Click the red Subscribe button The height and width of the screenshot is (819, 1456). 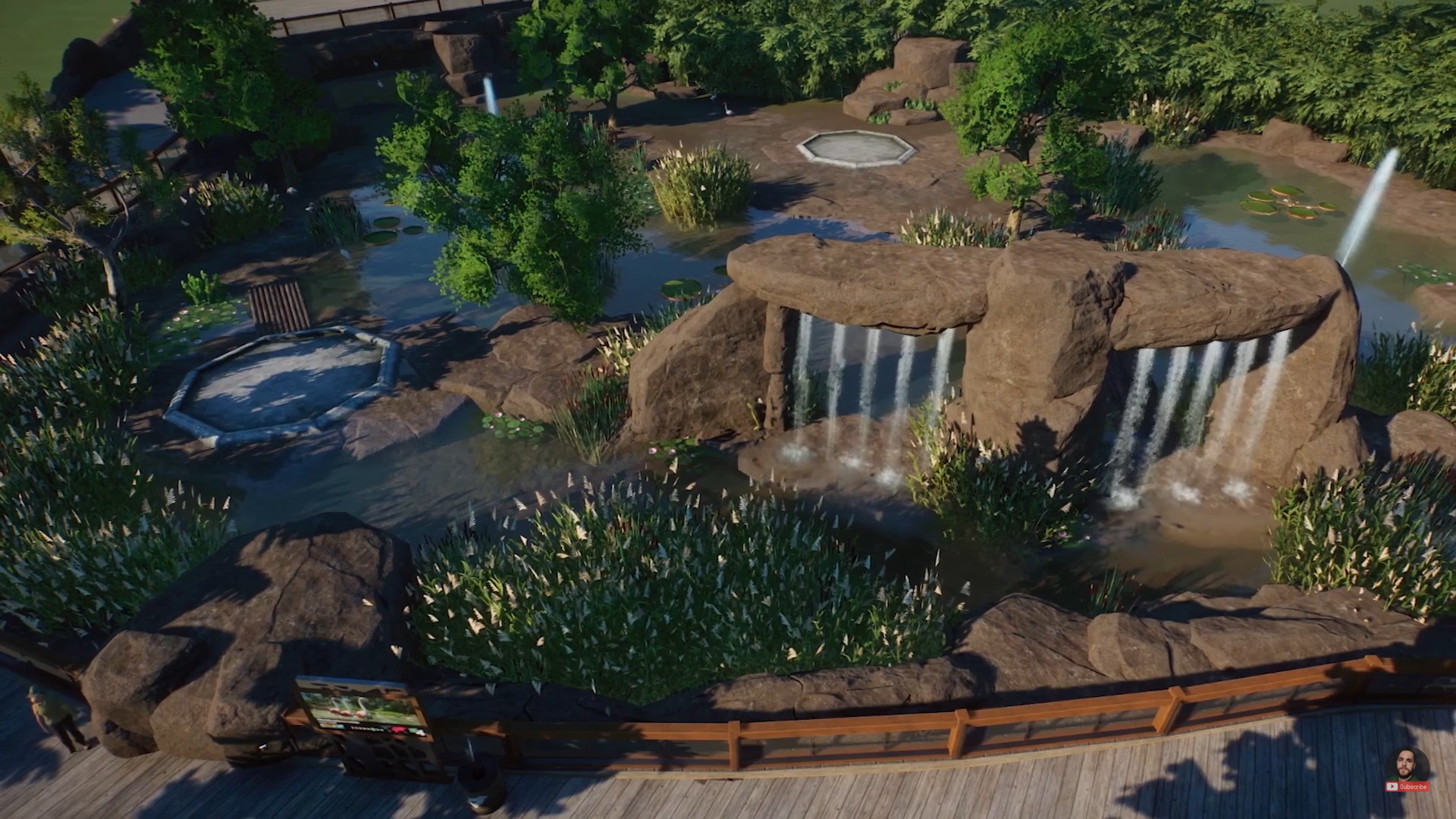[x=1407, y=787]
